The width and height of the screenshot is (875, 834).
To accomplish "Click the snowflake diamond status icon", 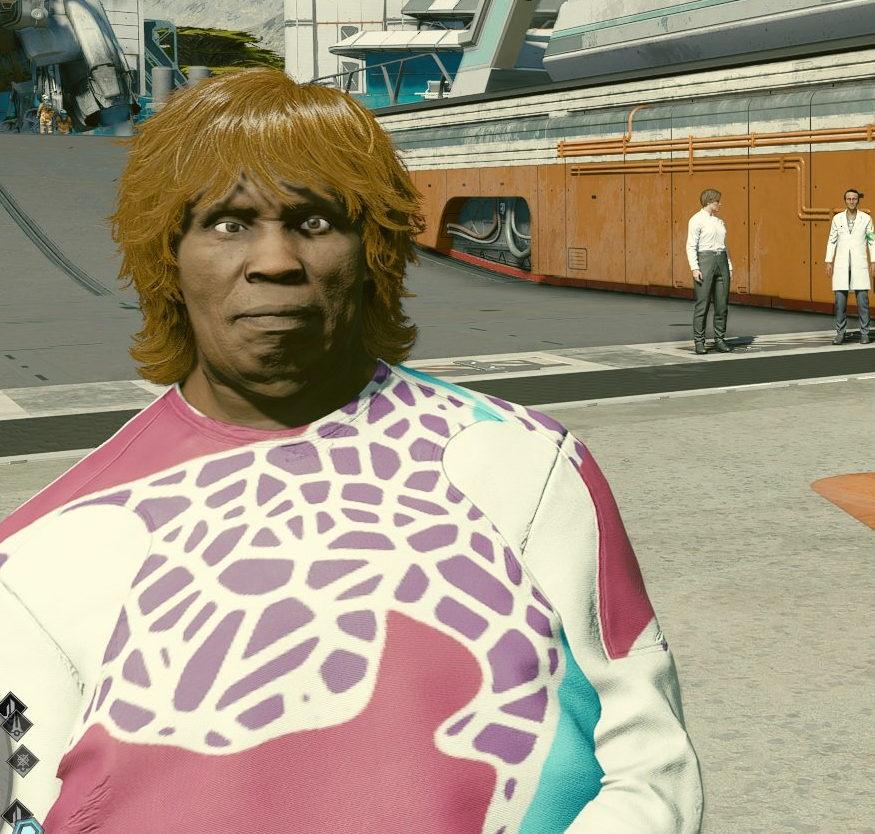I will coord(22,760).
